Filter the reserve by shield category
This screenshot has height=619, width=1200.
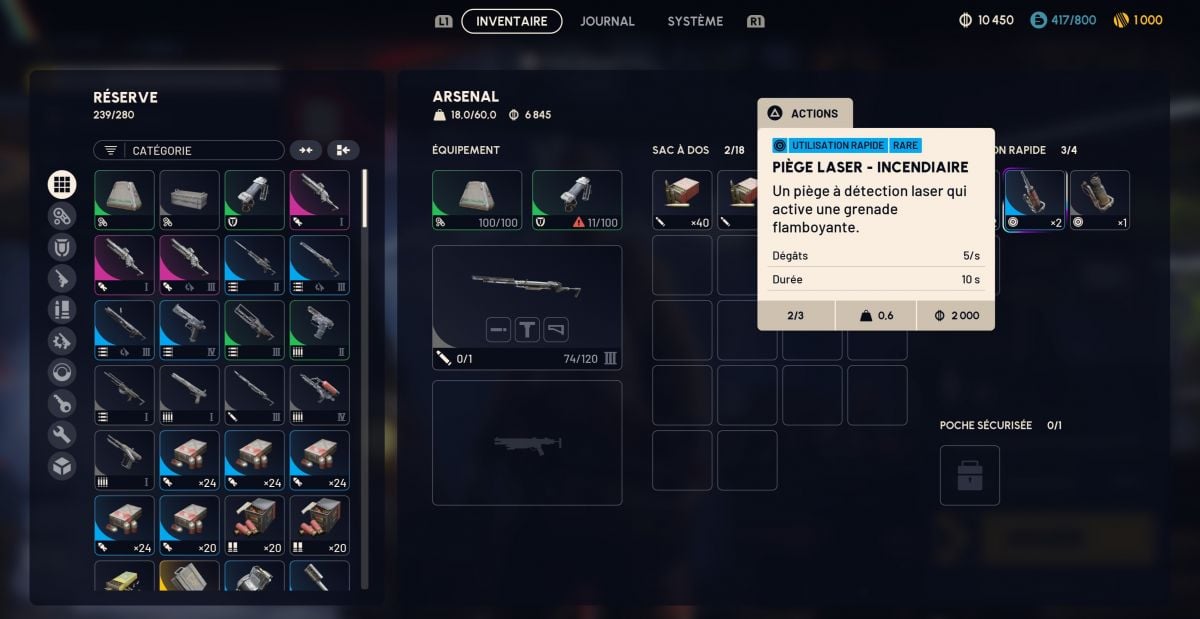point(62,247)
